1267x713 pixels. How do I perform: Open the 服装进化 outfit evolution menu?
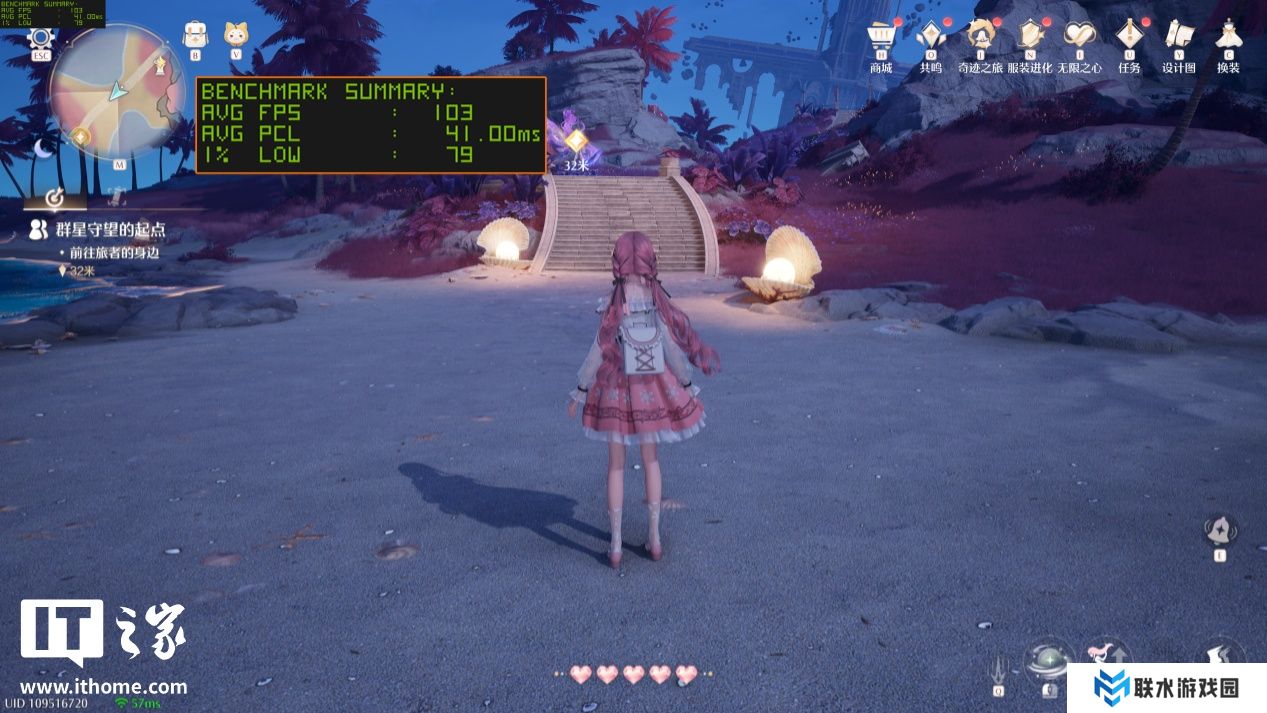1029,37
